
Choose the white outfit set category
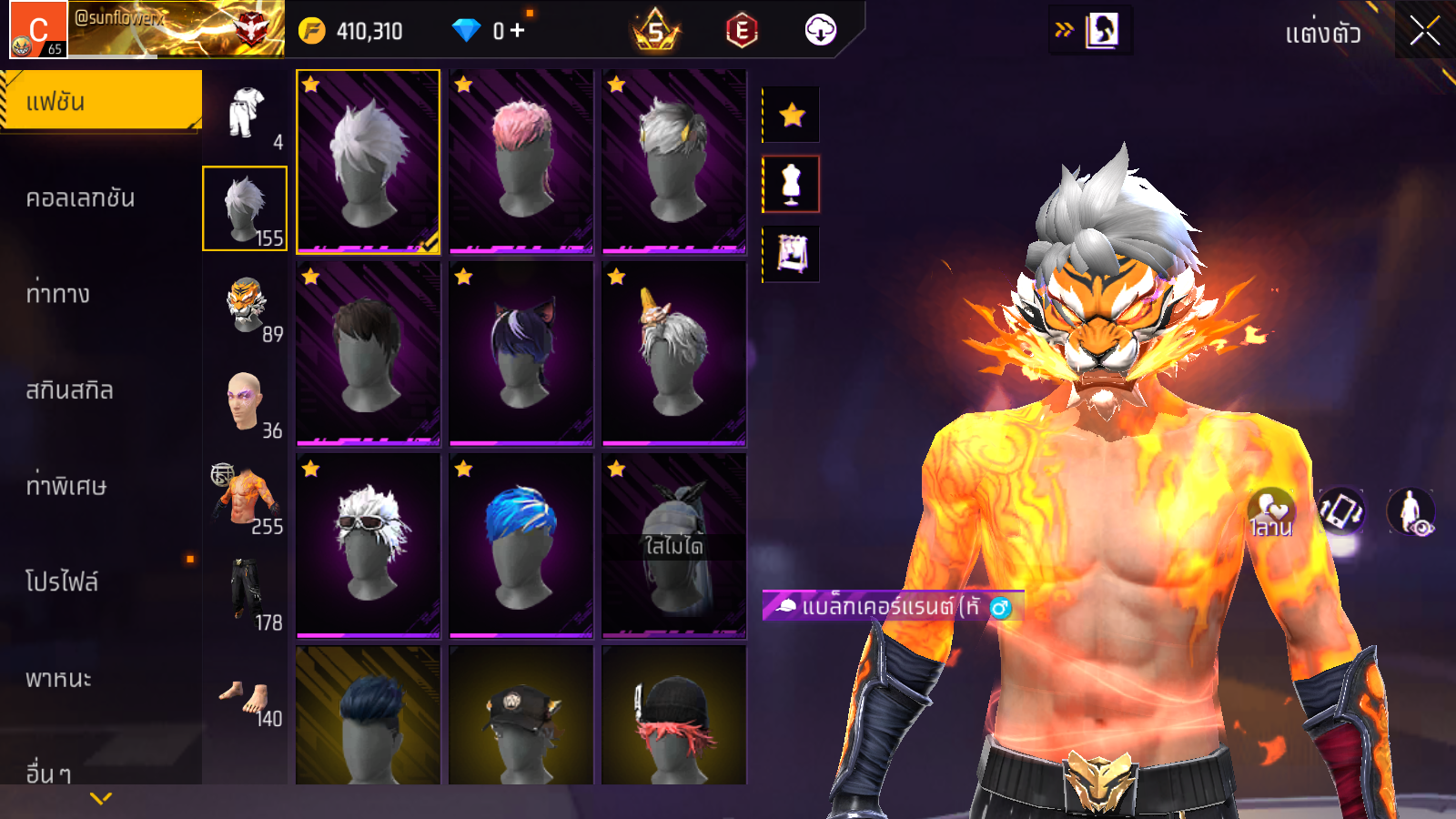coord(246,114)
